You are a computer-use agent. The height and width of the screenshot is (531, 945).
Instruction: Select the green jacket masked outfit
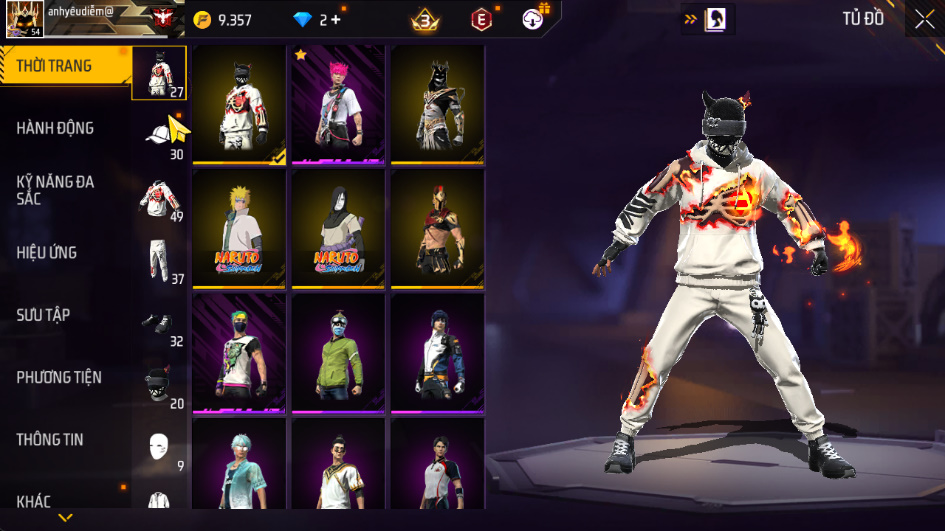tap(338, 353)
